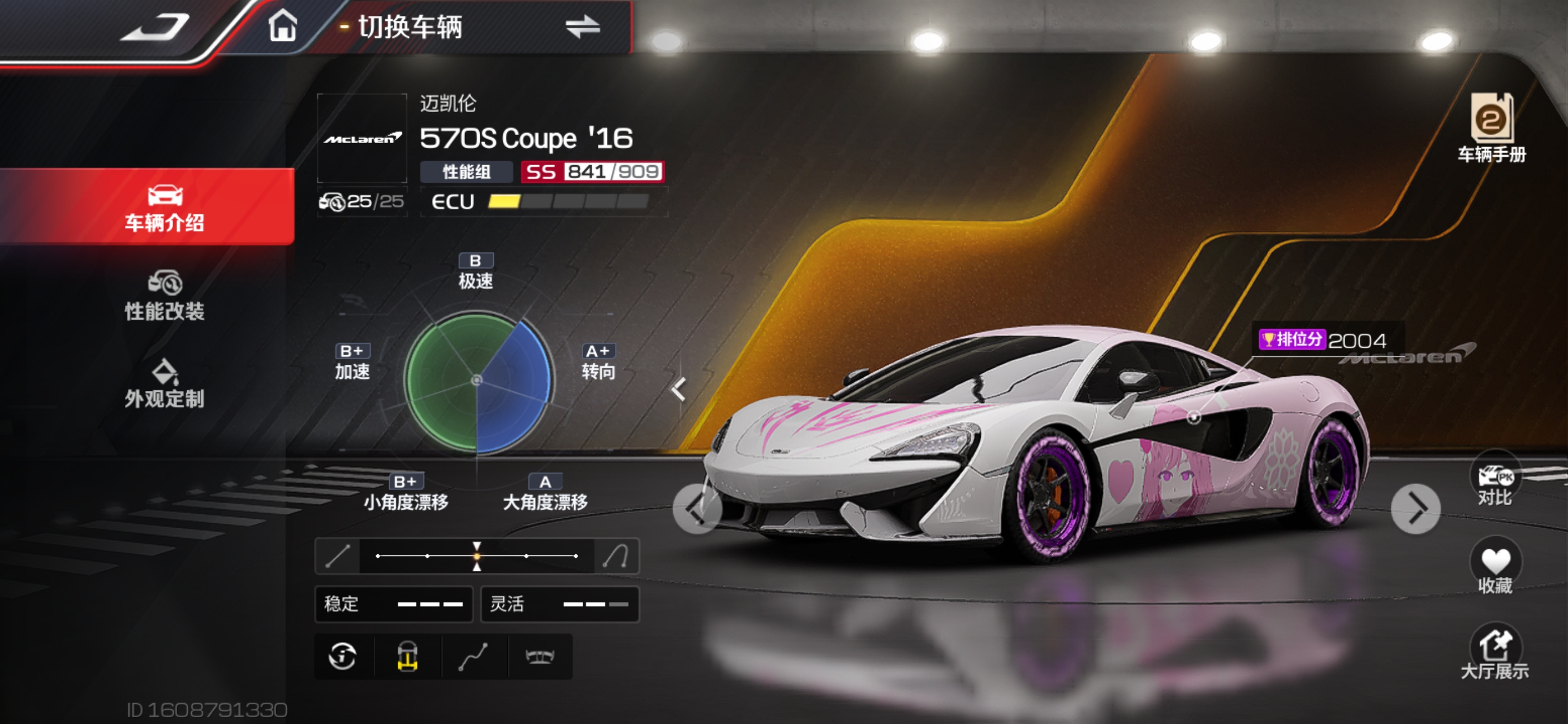This screenshot has width=1568, height=724.
Task: Open the steering wheel info icon
Action: pos(343,657)
